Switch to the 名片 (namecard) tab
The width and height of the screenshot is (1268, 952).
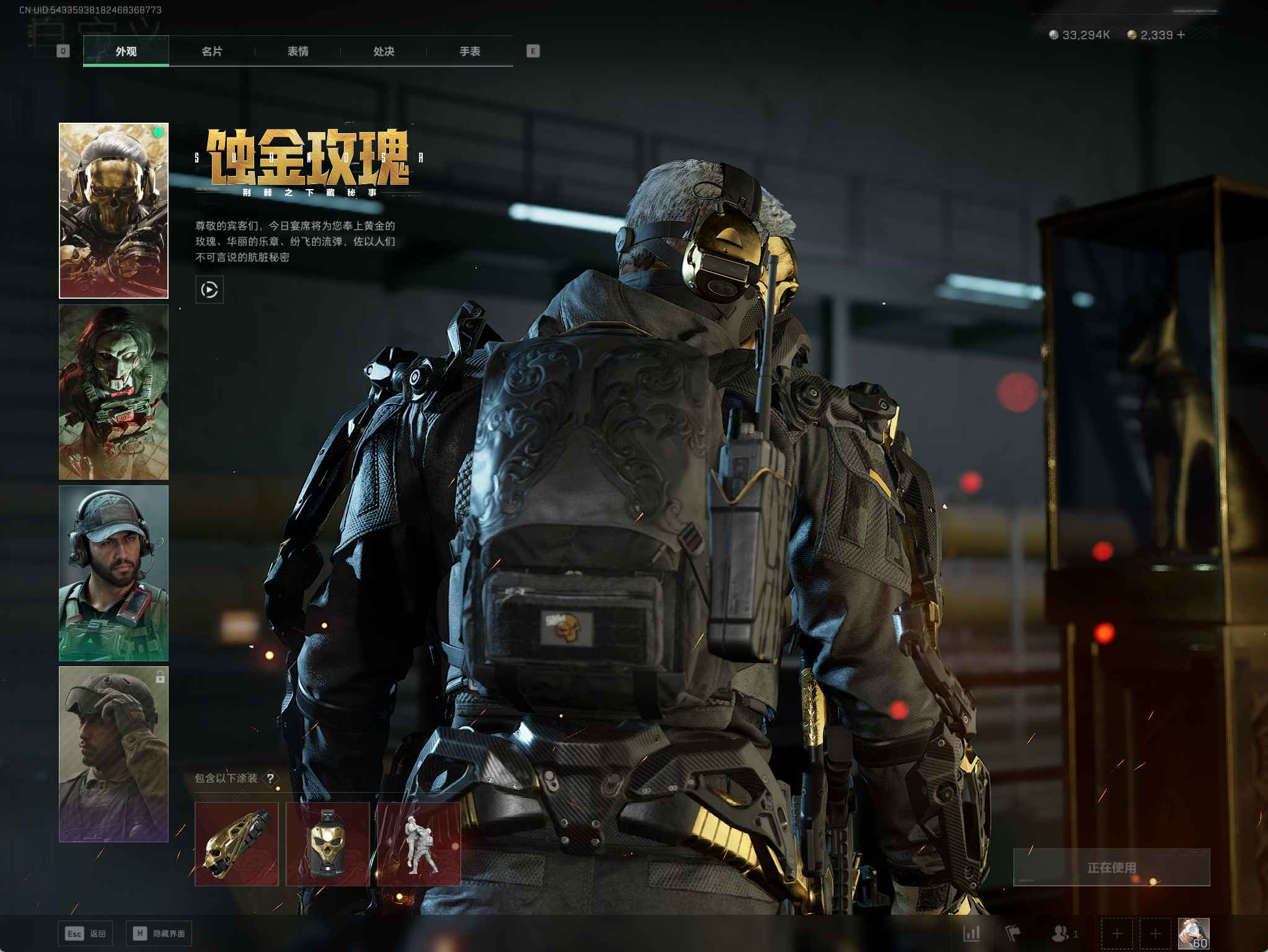click(x=212, y=51)
